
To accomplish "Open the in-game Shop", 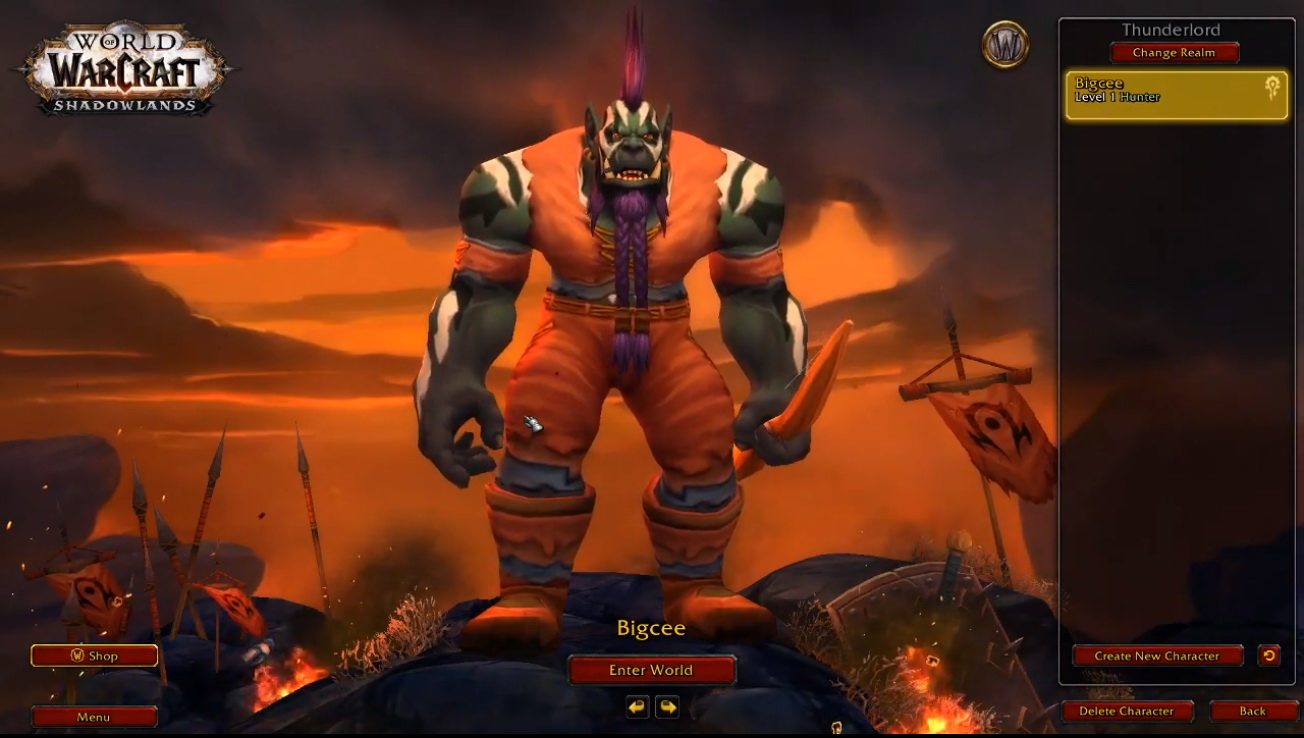I will pyautogui.click(x=94, y=655).
